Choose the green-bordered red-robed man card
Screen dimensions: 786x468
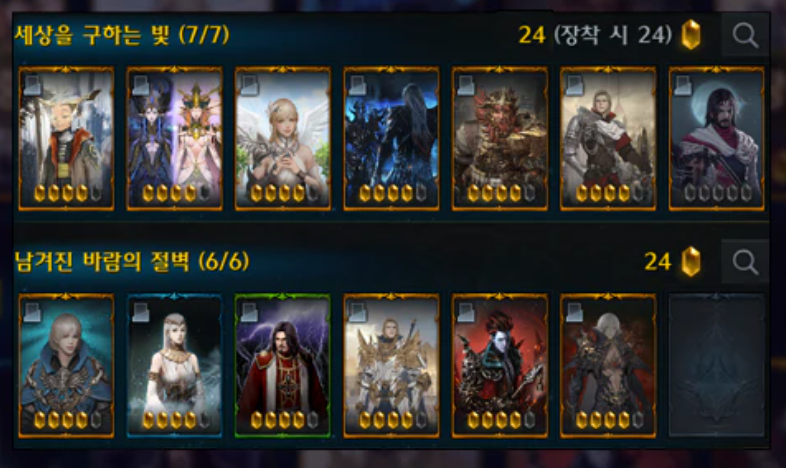click(x=282, y=365)
